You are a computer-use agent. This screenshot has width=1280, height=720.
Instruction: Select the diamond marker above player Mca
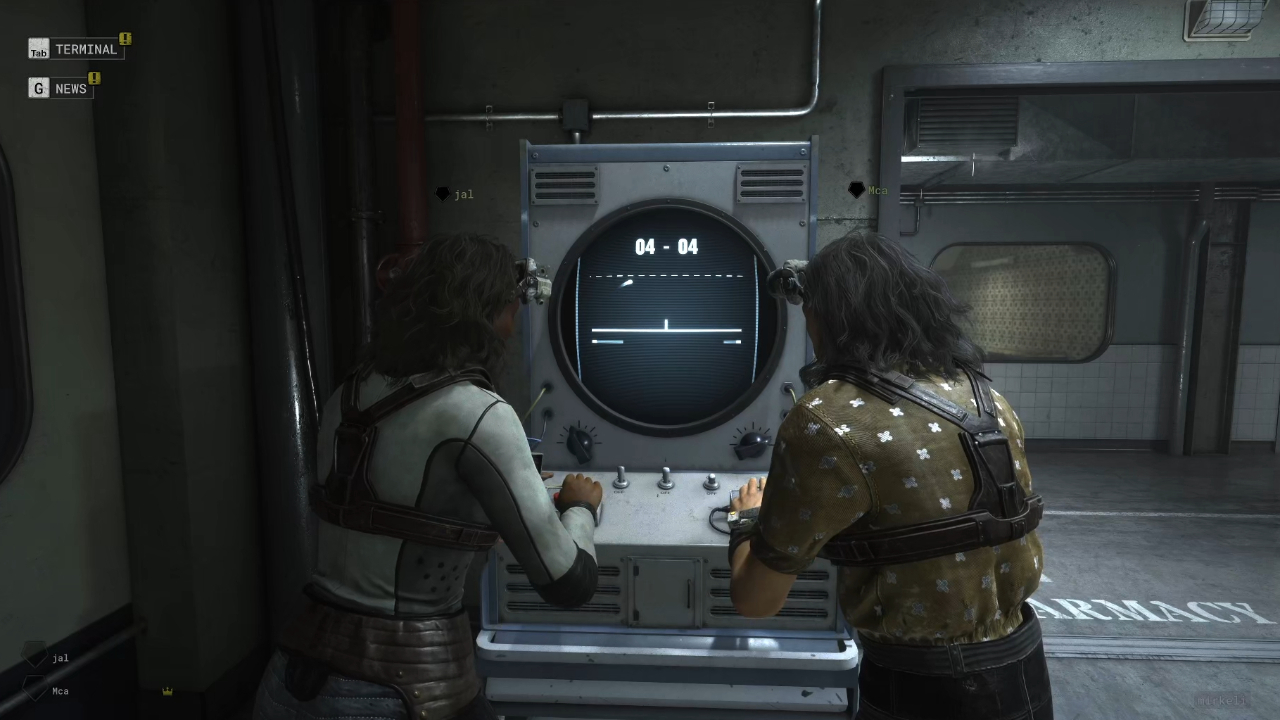[x=856, y=189]
